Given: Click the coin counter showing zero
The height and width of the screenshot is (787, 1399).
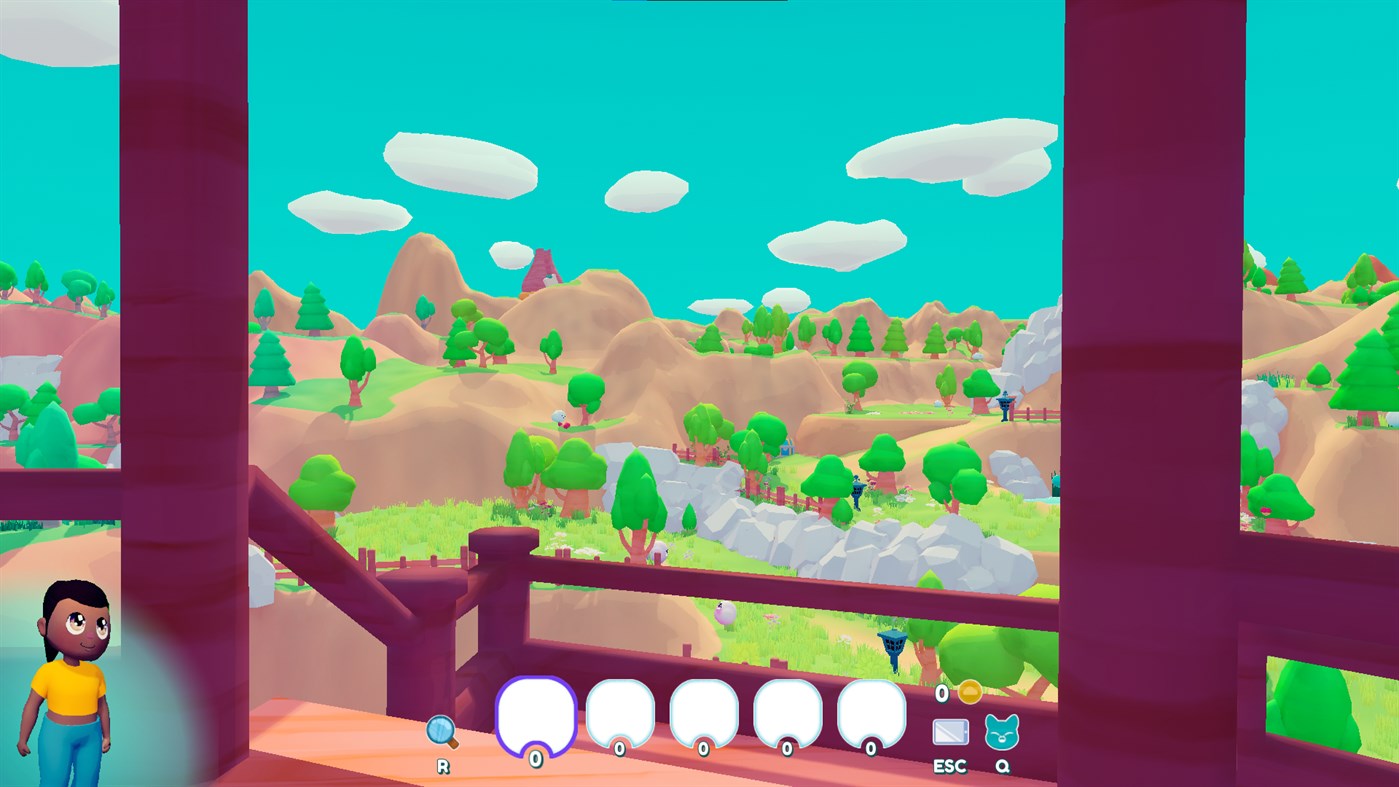Looking at the screenshot, I should pos(941,691).
